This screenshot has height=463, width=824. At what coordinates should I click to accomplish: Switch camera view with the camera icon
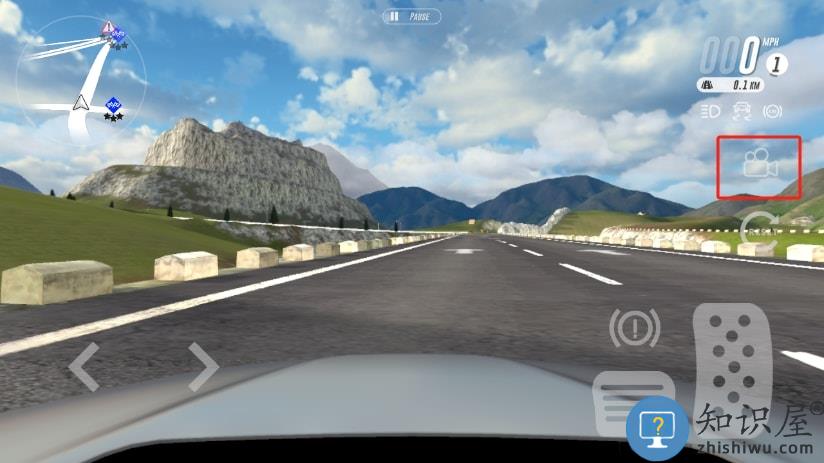click(x=759, y=164)
